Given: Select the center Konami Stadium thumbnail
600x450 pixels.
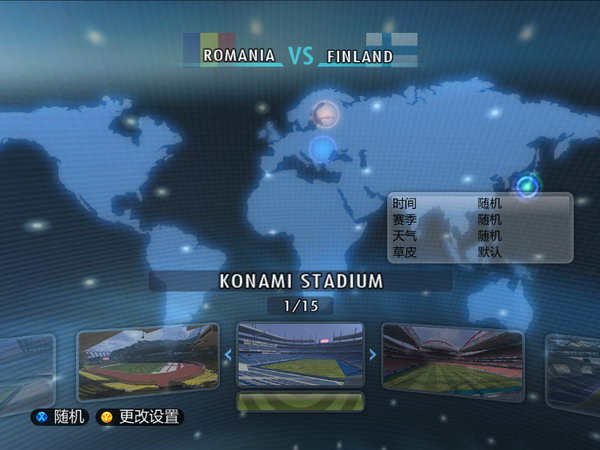Looking at the screenshot, I should [300, 354].
